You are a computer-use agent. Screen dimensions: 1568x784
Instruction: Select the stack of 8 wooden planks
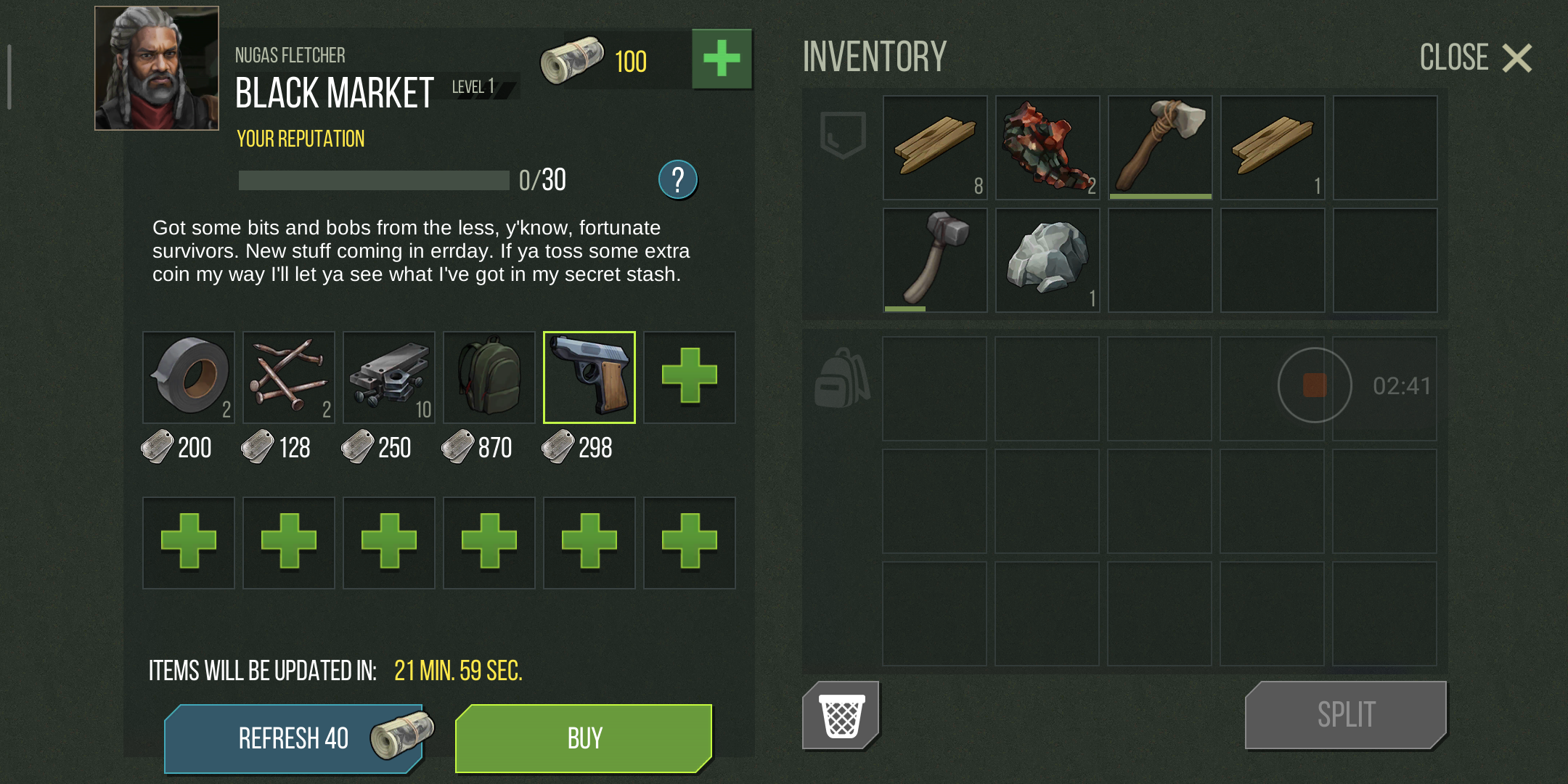pyautogui.click(x=935, y=147)
